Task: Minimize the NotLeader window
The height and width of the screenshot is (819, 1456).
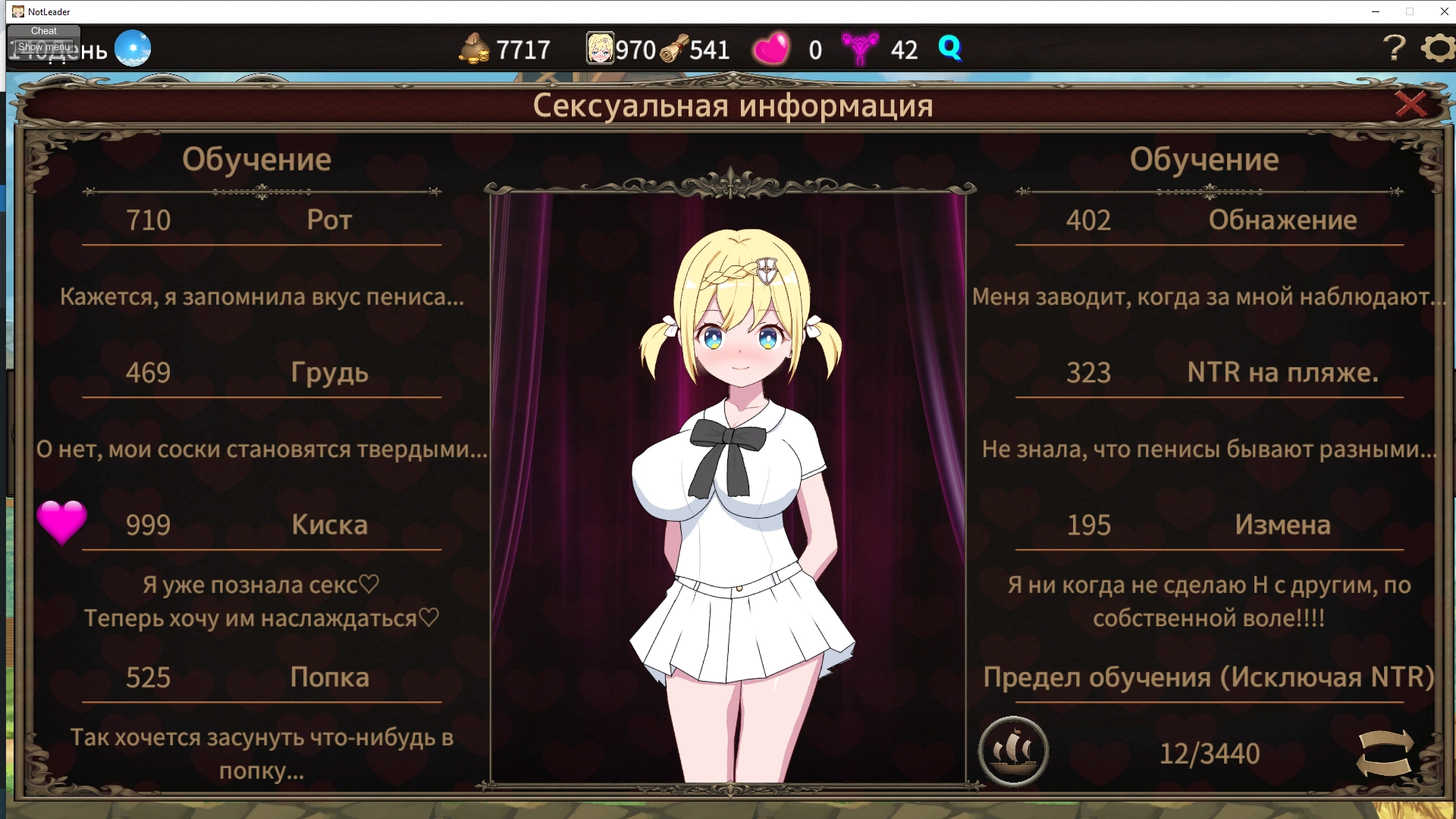Action: (1376, 11)
